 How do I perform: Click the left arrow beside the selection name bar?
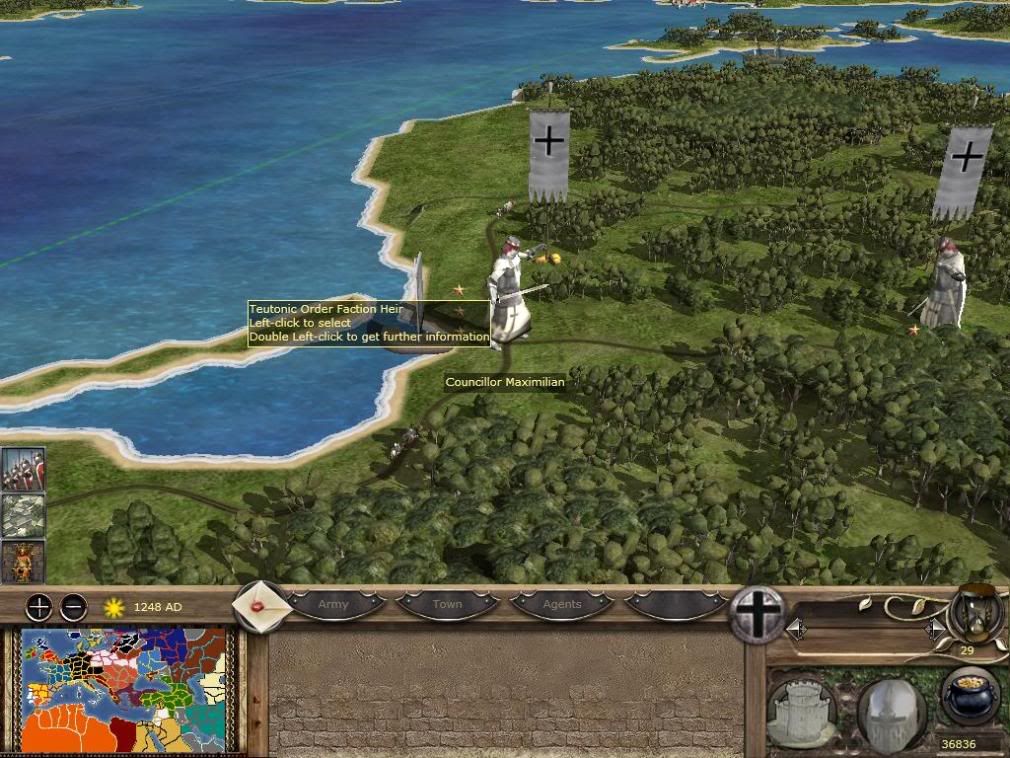(796, 629)
